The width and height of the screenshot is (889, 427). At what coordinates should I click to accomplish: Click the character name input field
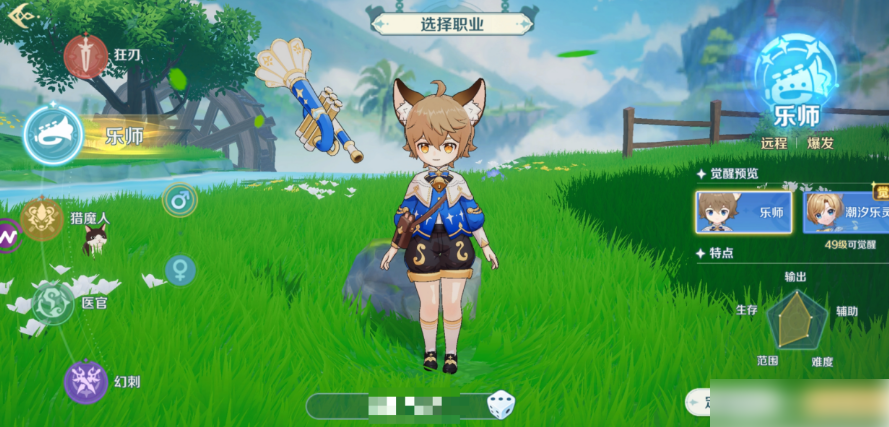click(x=400, y=405)
